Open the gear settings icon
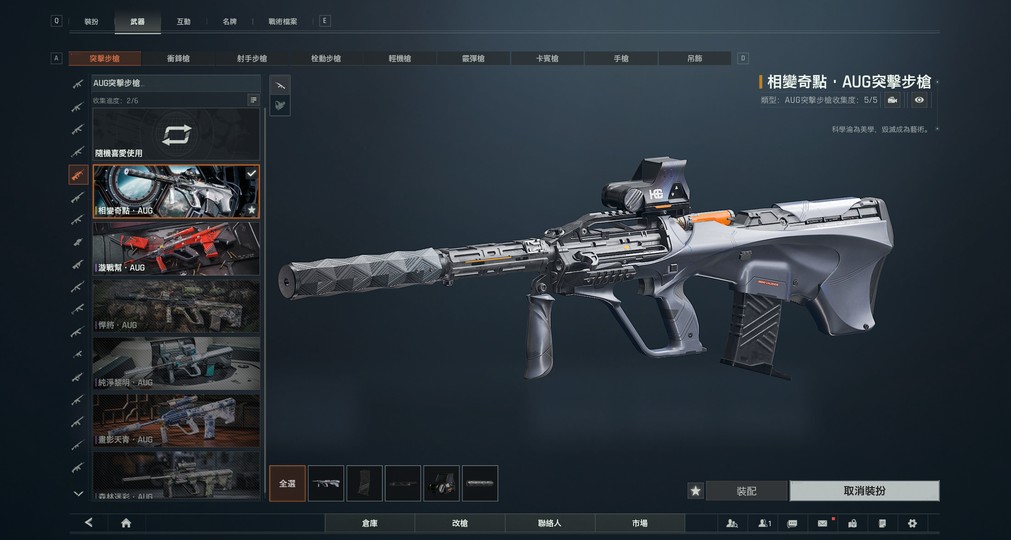The width and height of the screenshot is (1011, 540). (912, 523)
